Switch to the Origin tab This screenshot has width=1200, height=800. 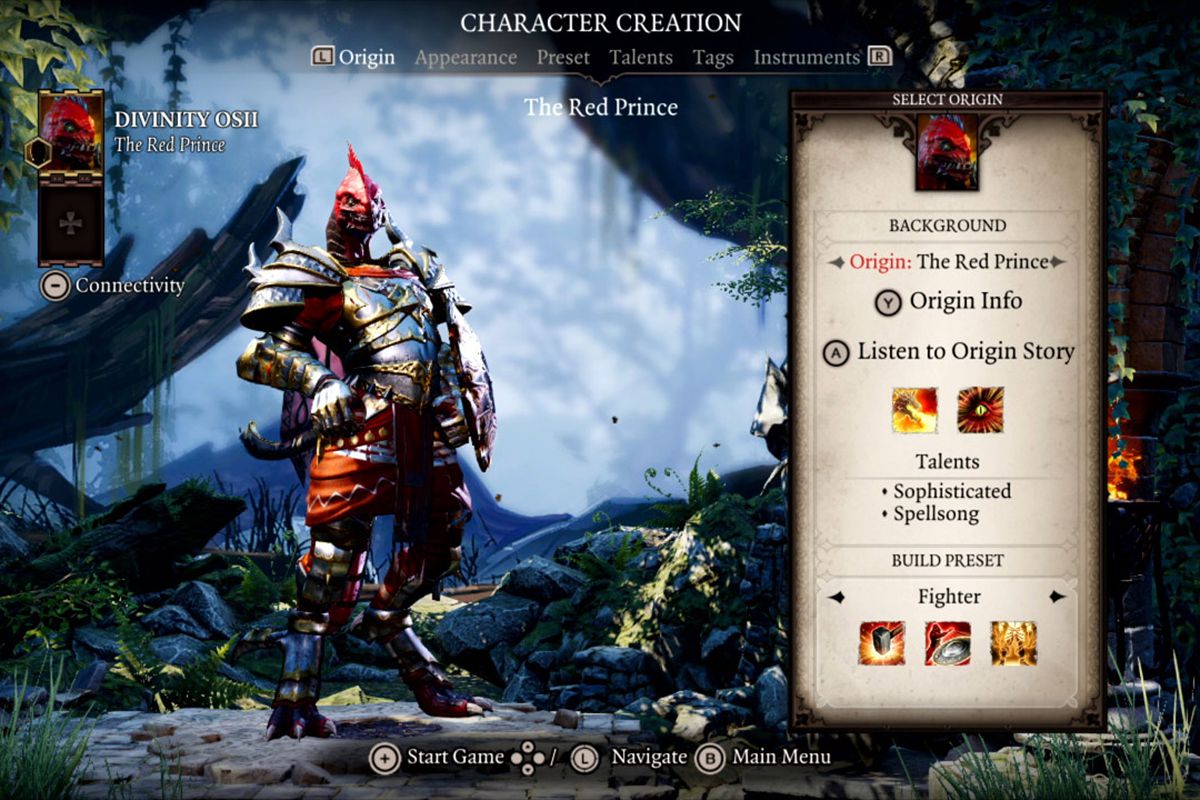click(x=366, y=58)
